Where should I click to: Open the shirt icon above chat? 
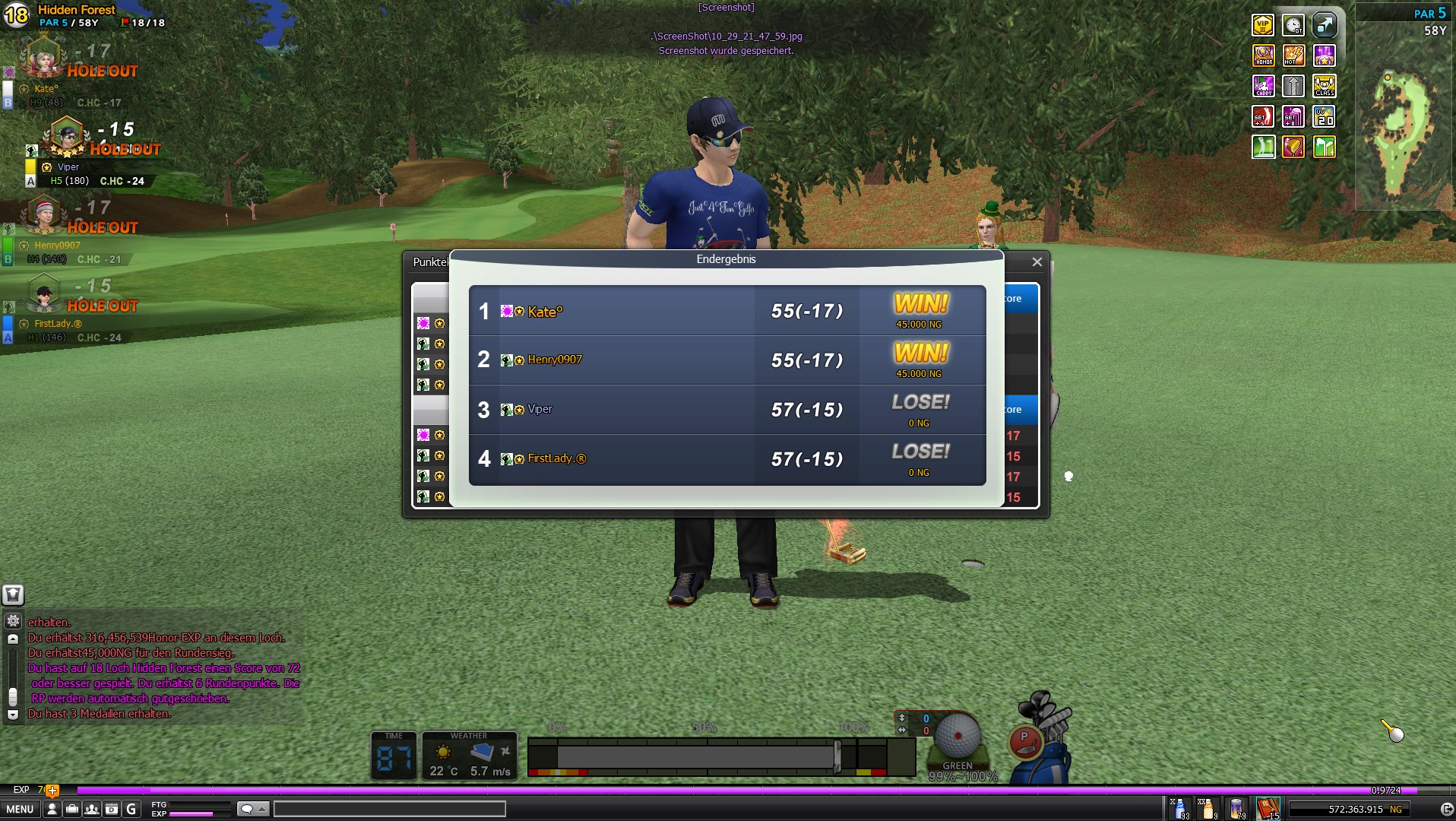tap(13, 594)
